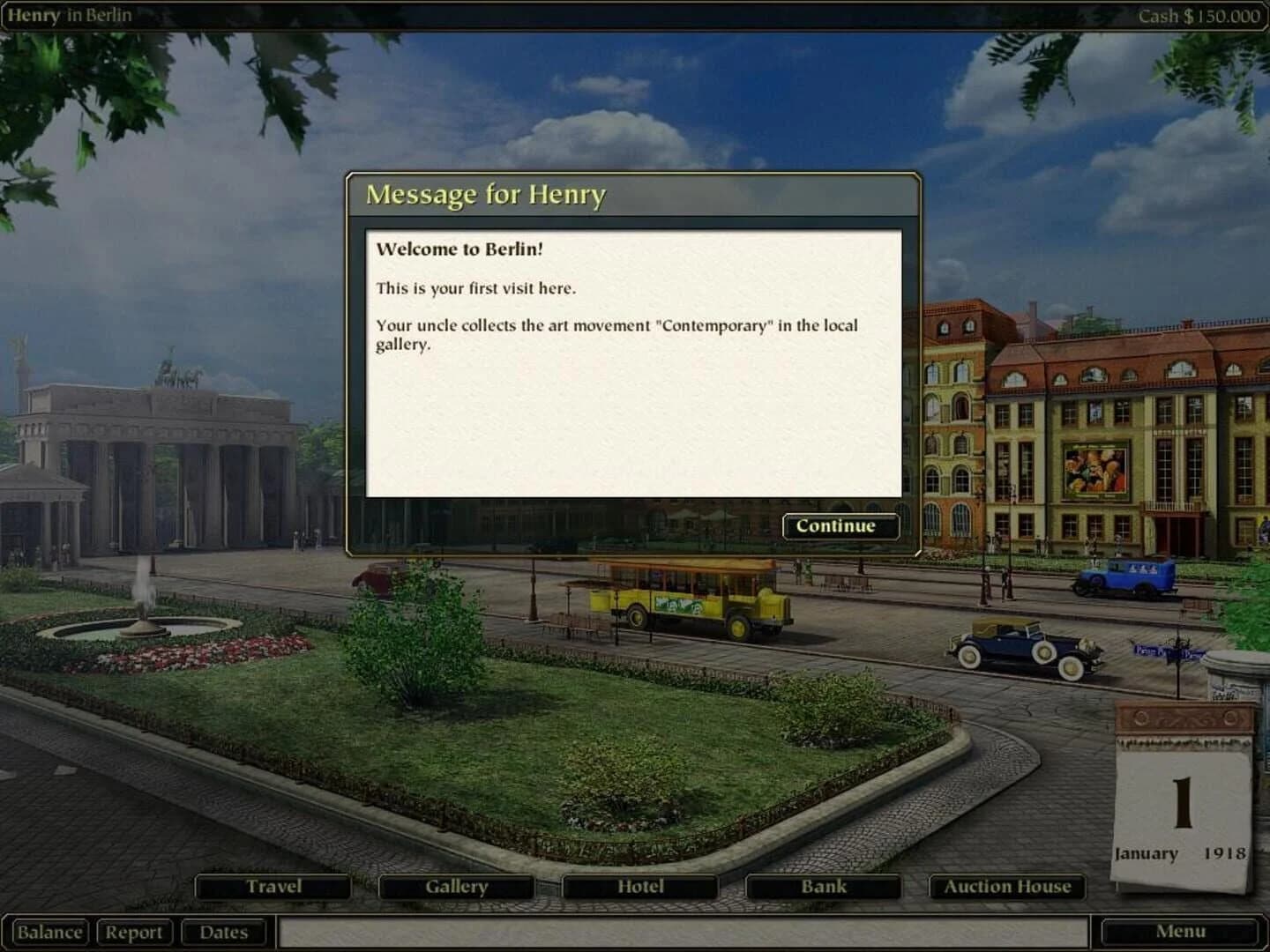Screen dimensions: 1270x952
Task: Go to the Bank
Action: click(x=822, y=886)
